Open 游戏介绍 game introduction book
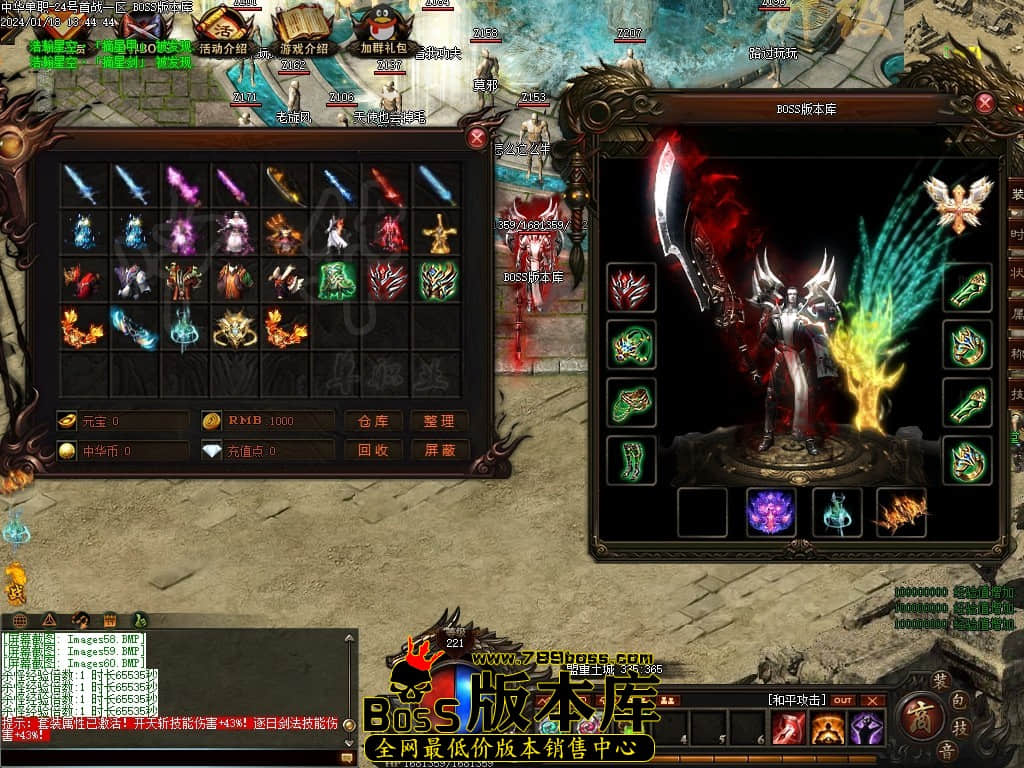 point(303,30)
